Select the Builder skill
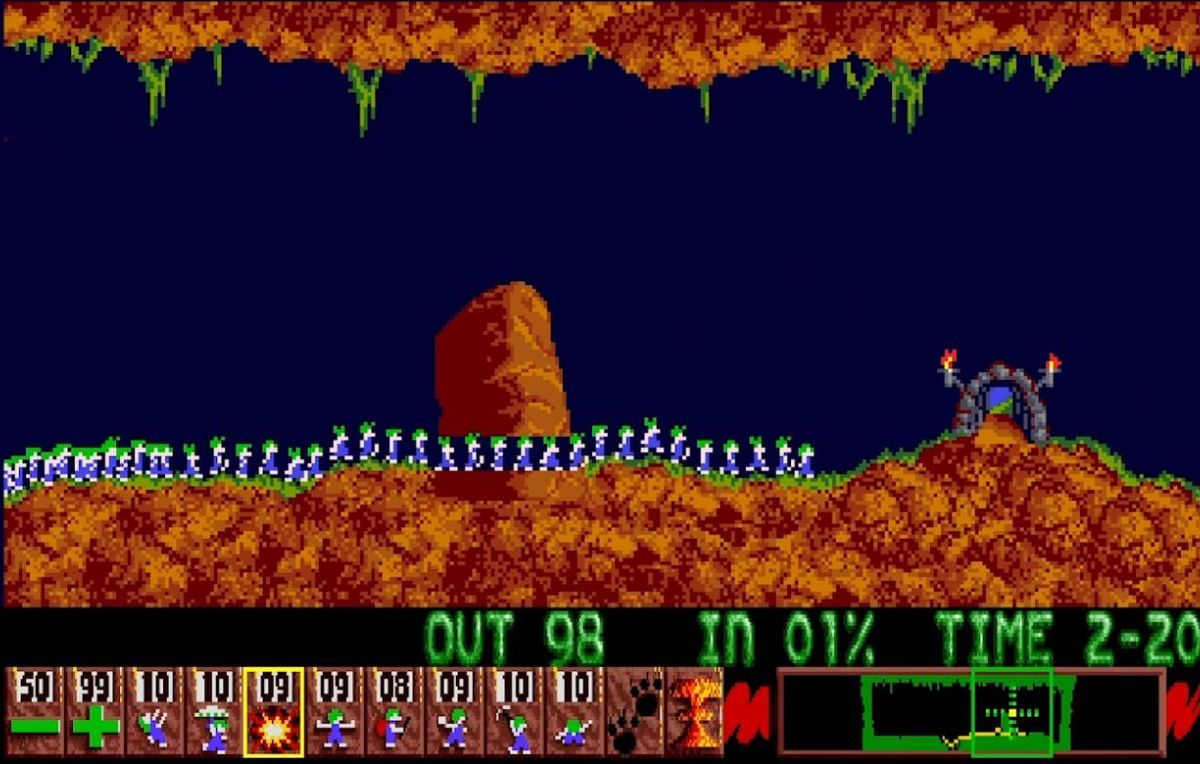The image size is (1200, 764). pyautogui.click(x=395, y=712)
